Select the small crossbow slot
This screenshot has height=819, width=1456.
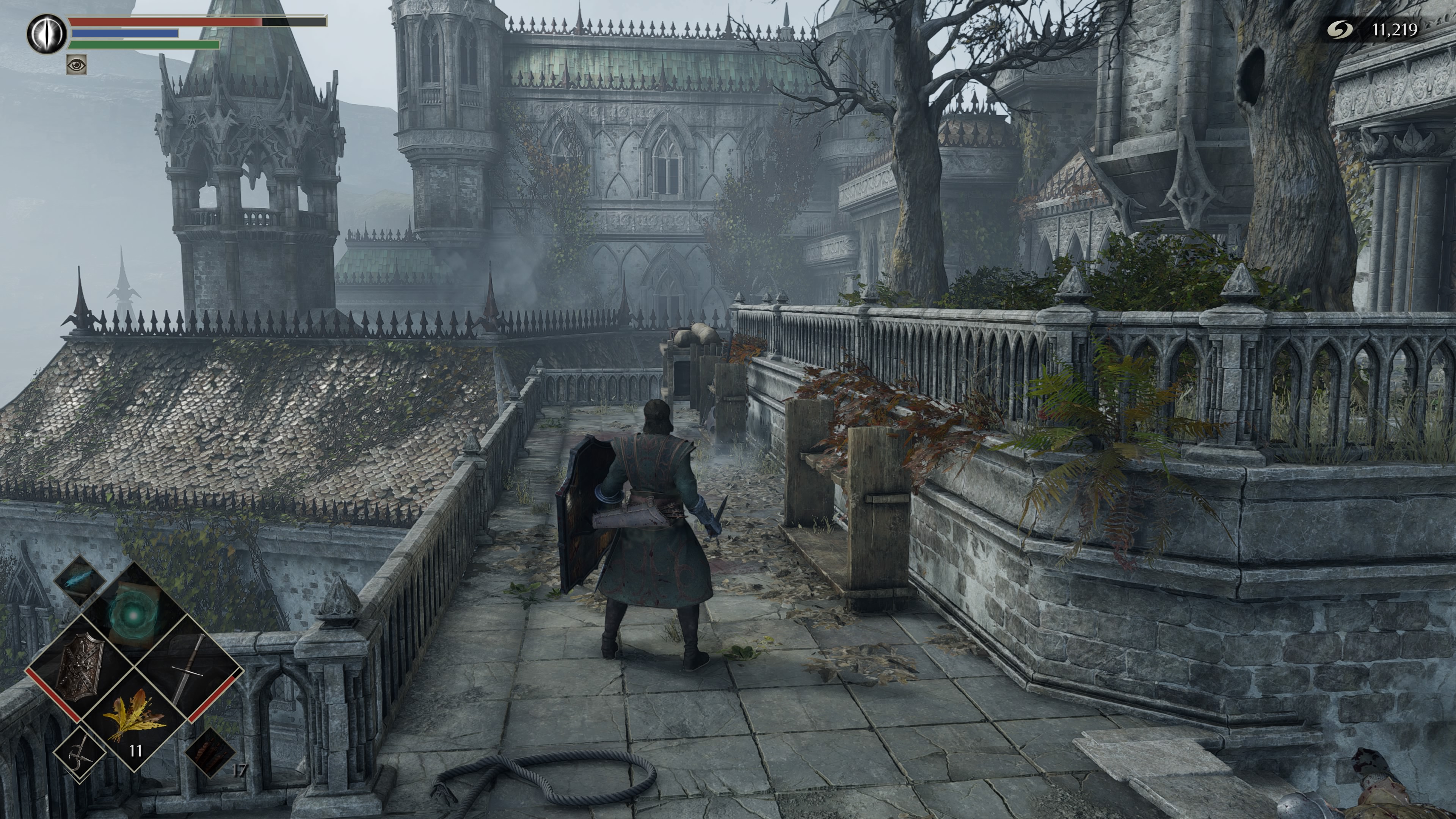pyautogui.click(x=79, y=754)
